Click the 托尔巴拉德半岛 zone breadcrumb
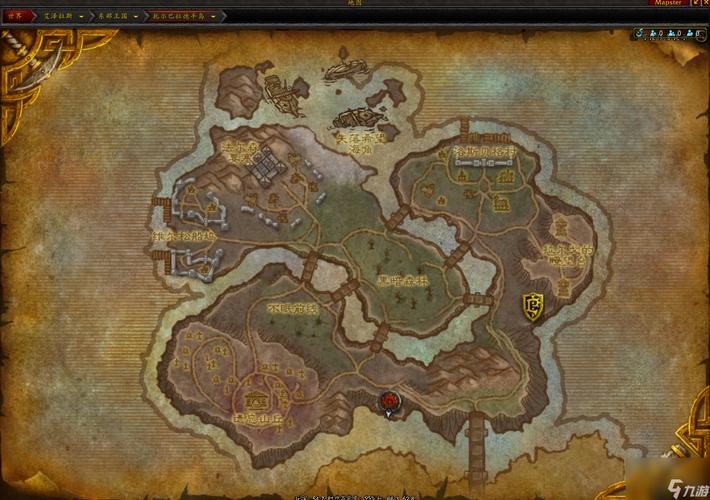Screen dimensions: 710x500 click(x=179, y=16)
